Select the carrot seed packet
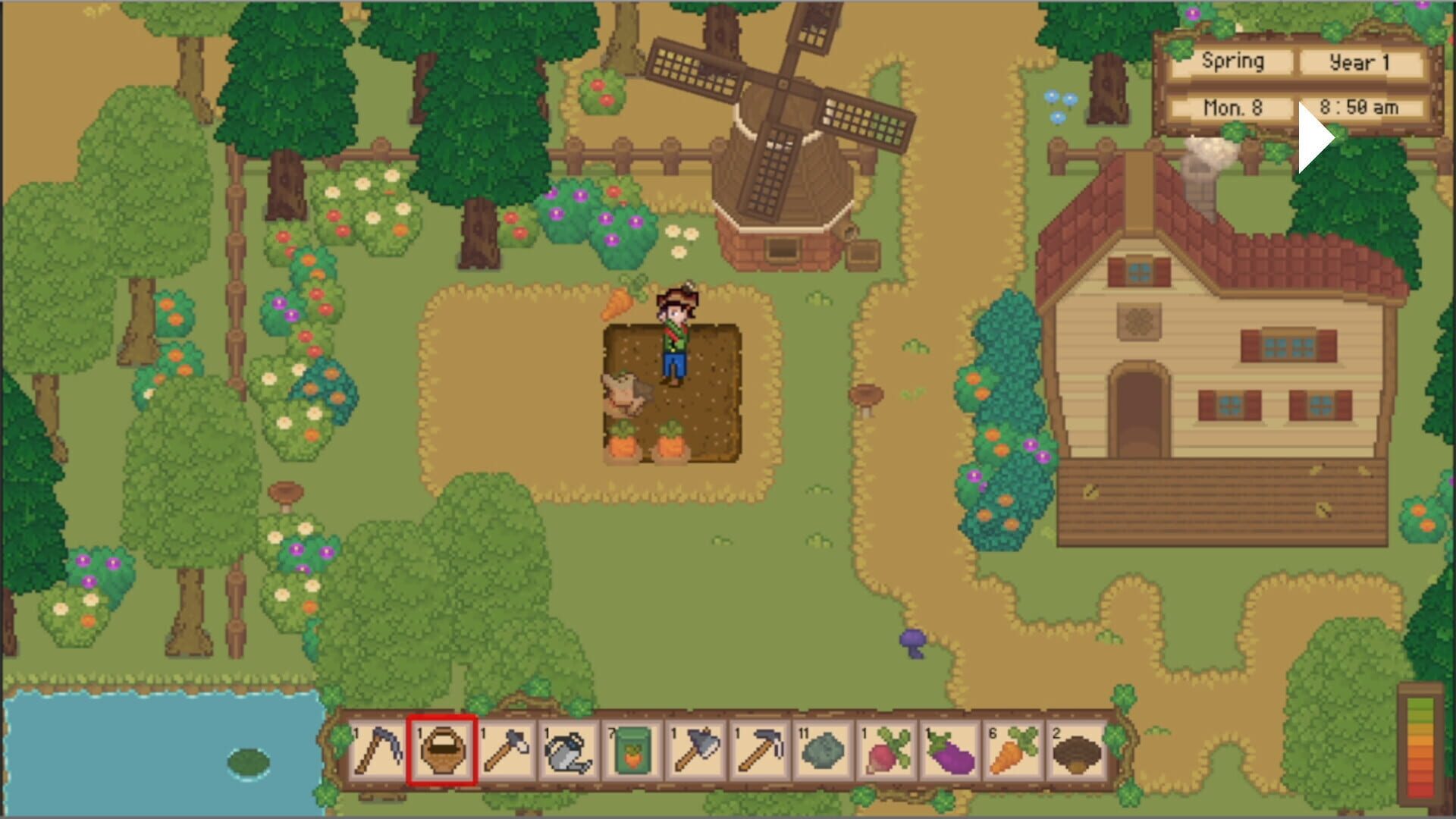The height and width of the screenshot is (819, 1456). tap(632, 751)
